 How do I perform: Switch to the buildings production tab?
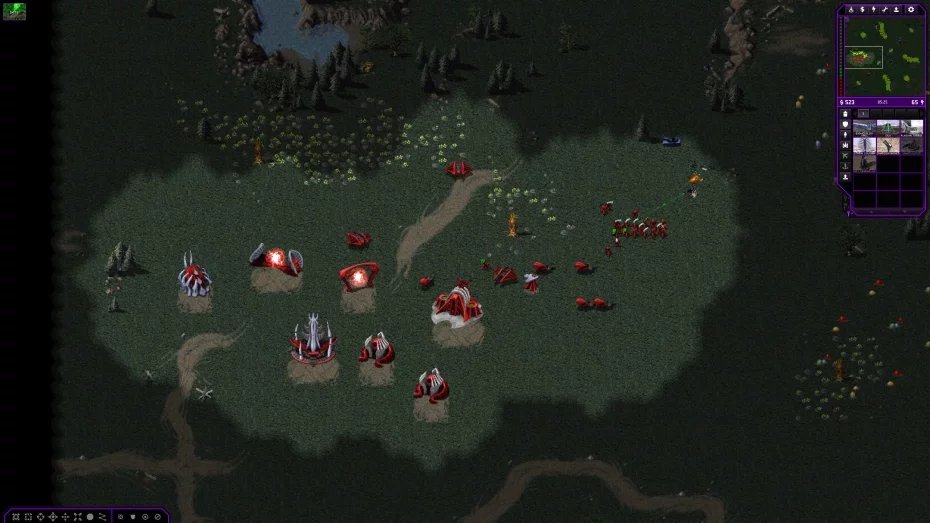pos(846,114)
